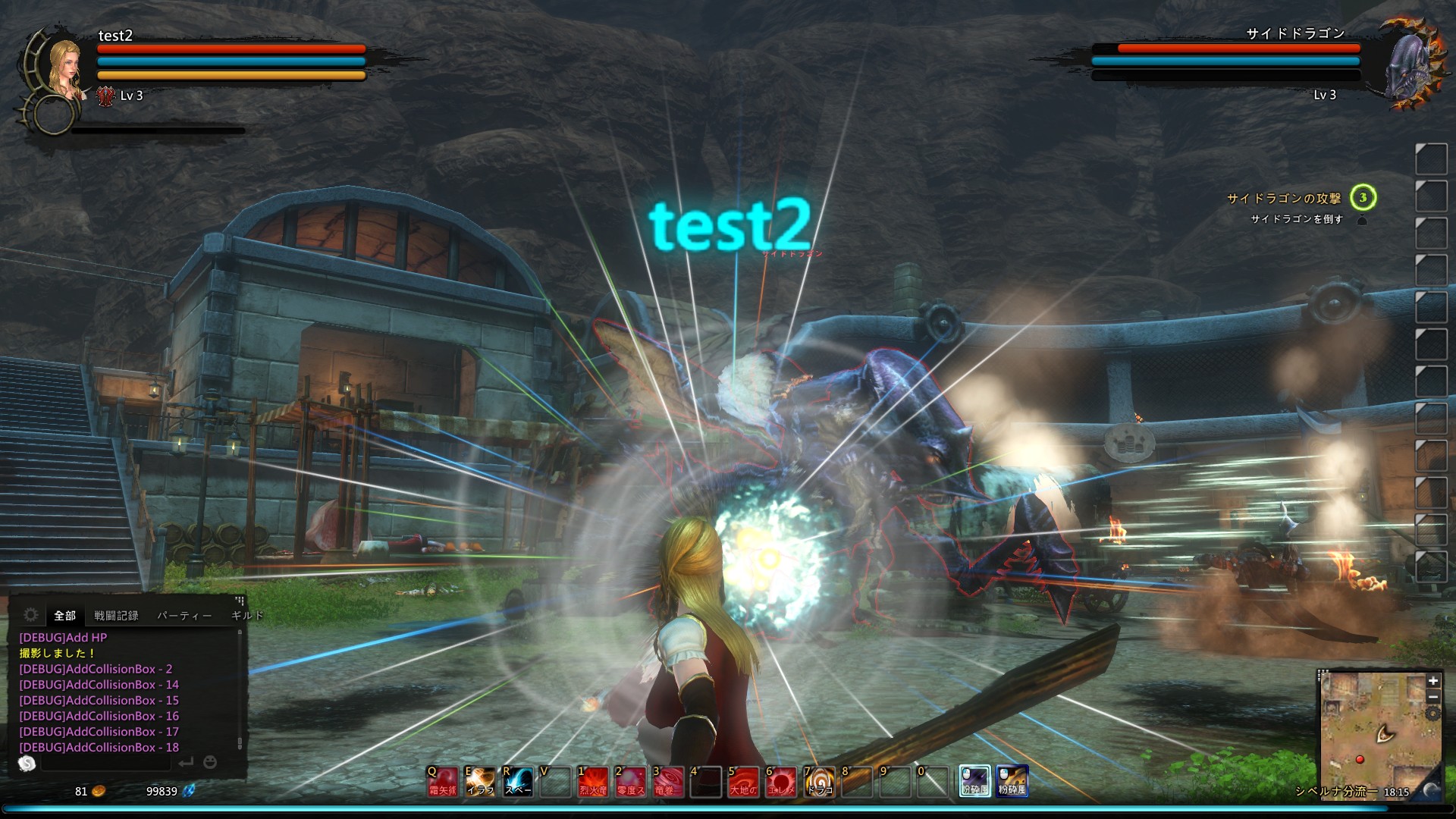
Task: Open the minimap gear settings
Action: (x=1432, y=714)
